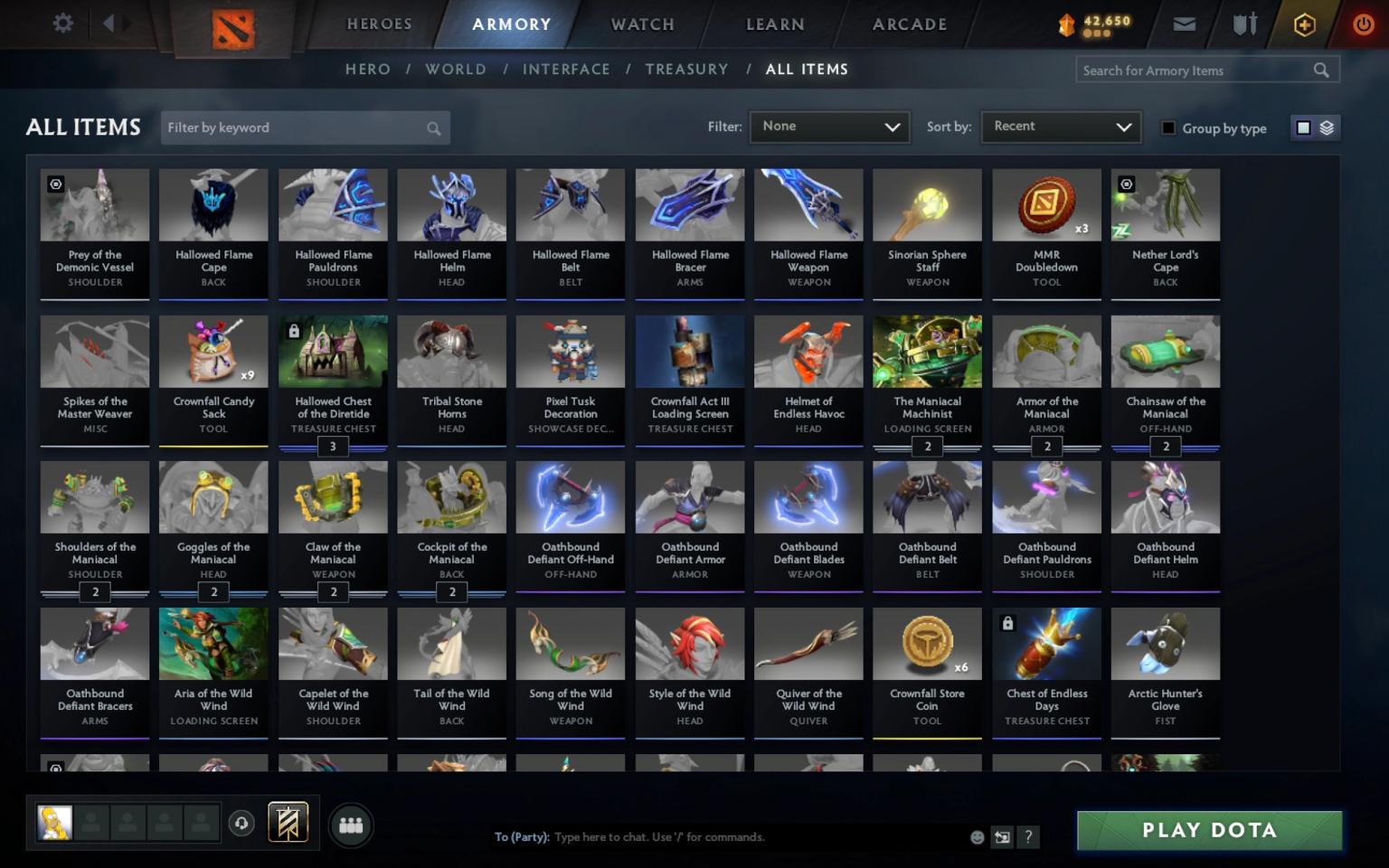Image resolution: width=1389 pixels, height=868 pixels.
Task: Toggle voice chat with the headphone icon
Action: [x=241, y=824]
